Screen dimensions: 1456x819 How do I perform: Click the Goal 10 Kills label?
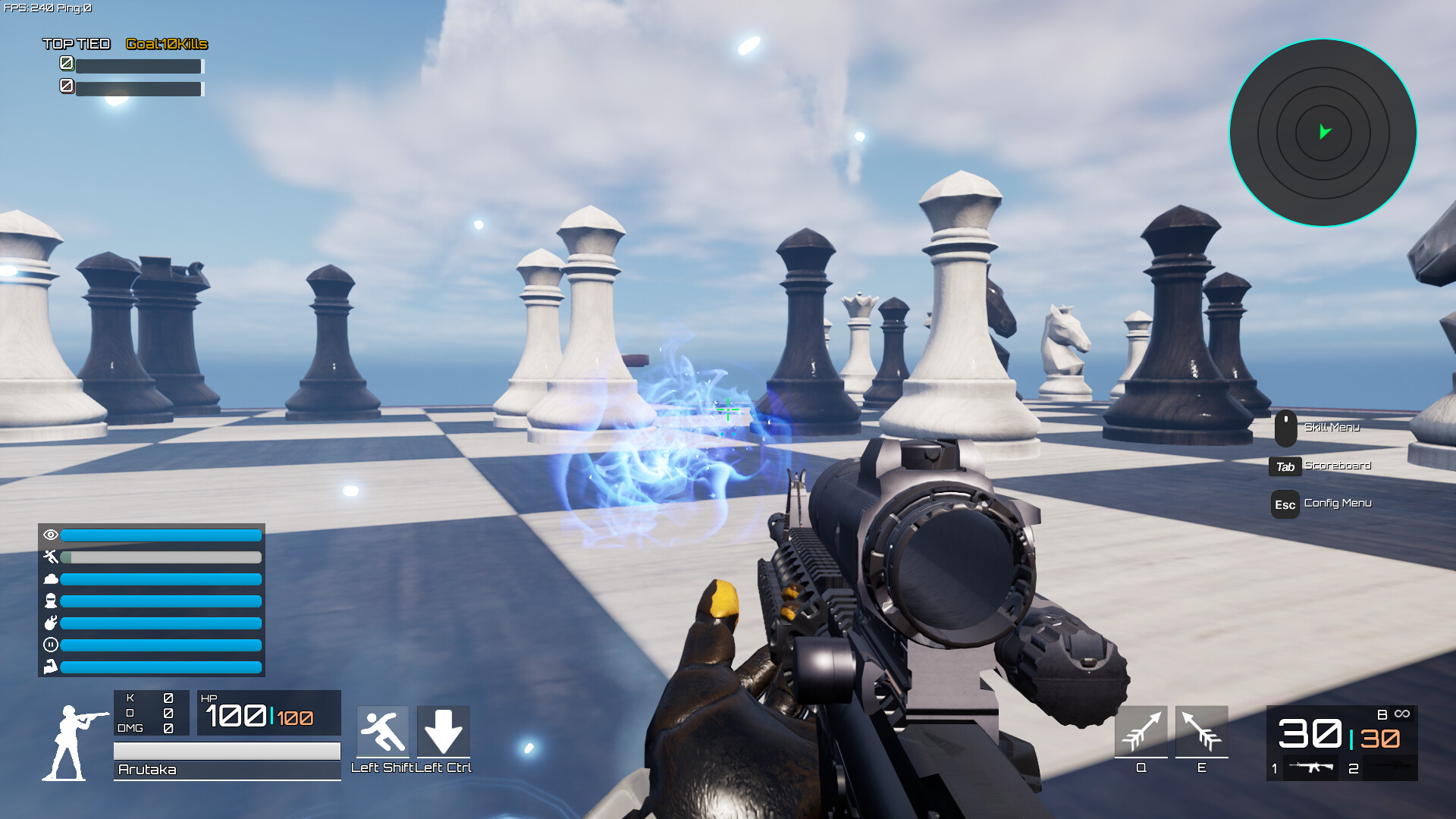[165, 44]
